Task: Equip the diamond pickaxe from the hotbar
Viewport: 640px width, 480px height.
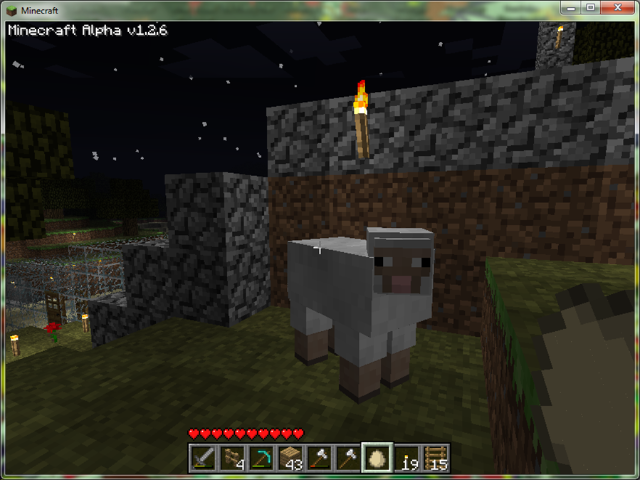Action: [x=262, y=458]
